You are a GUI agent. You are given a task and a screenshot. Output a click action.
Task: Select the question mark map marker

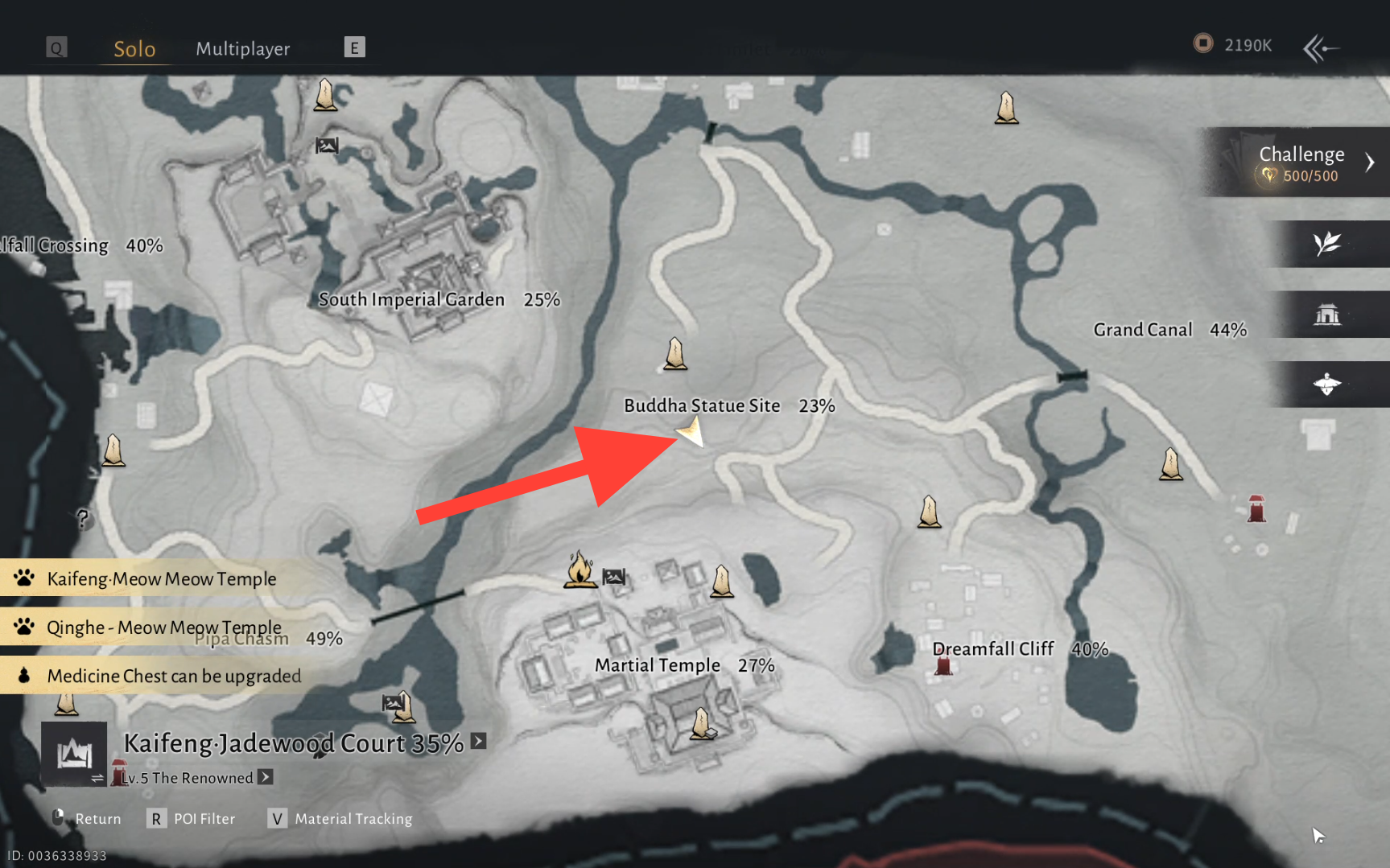coord(82,518)
